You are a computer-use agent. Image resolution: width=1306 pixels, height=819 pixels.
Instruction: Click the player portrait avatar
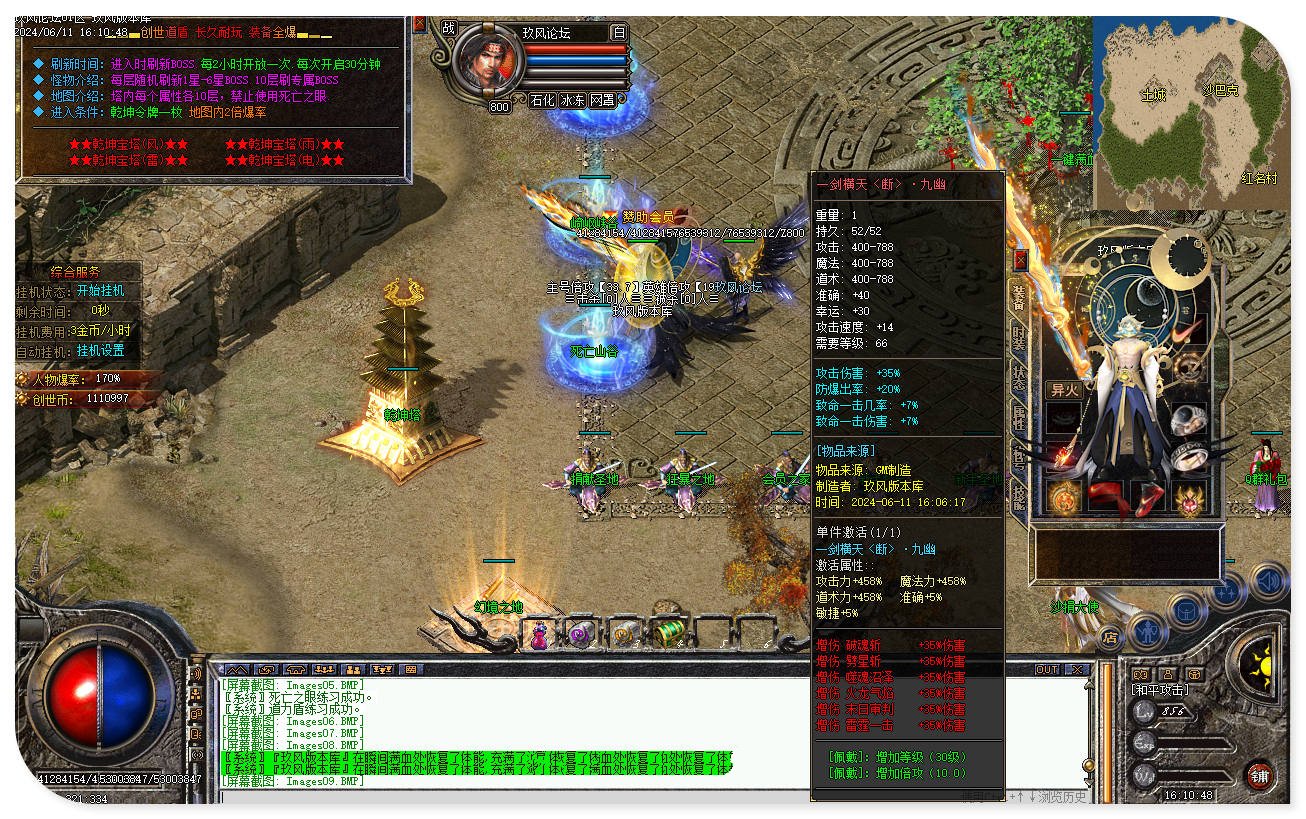click(490, 63)
